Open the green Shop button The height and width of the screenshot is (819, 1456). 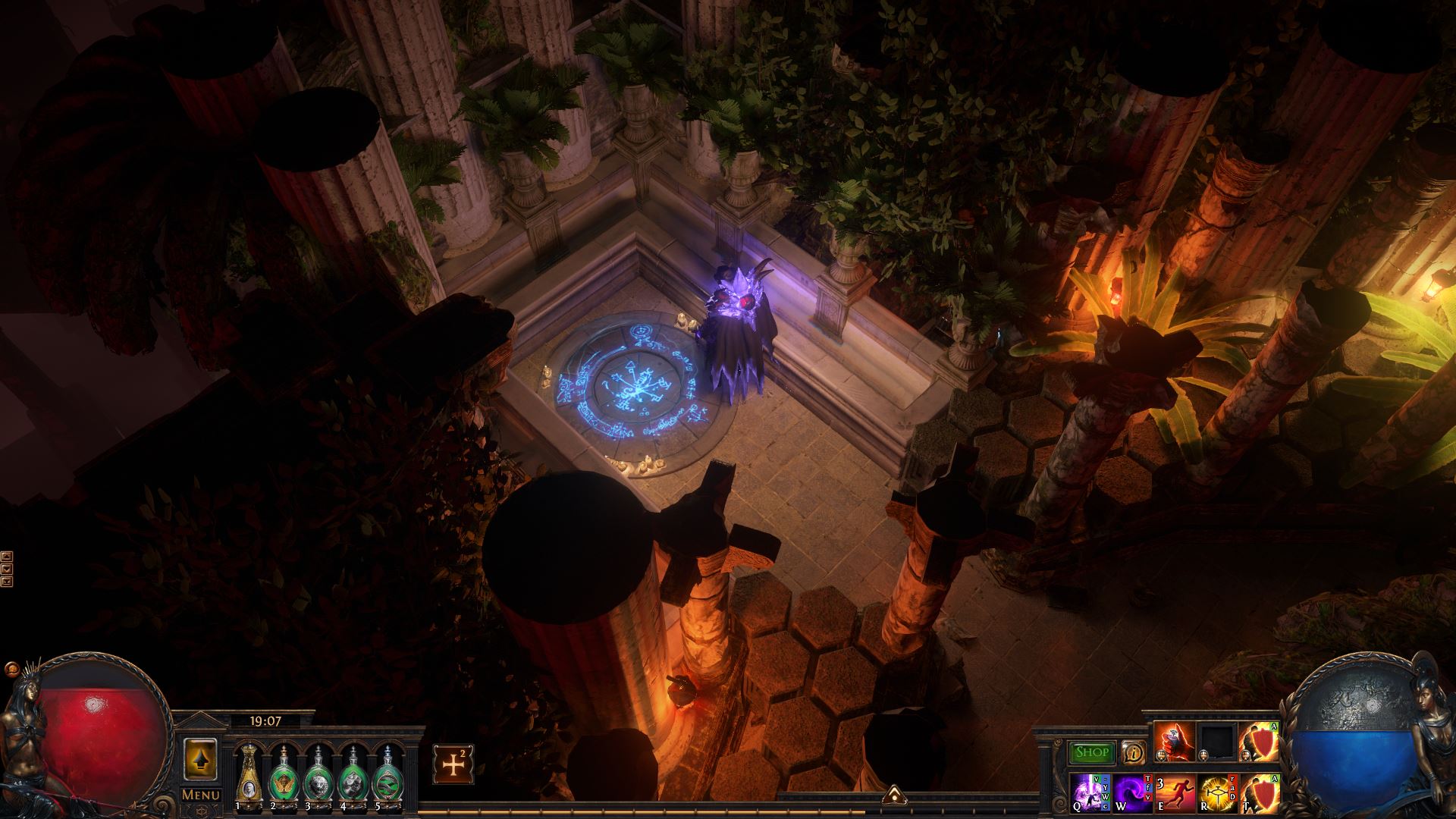(1092, 752)
